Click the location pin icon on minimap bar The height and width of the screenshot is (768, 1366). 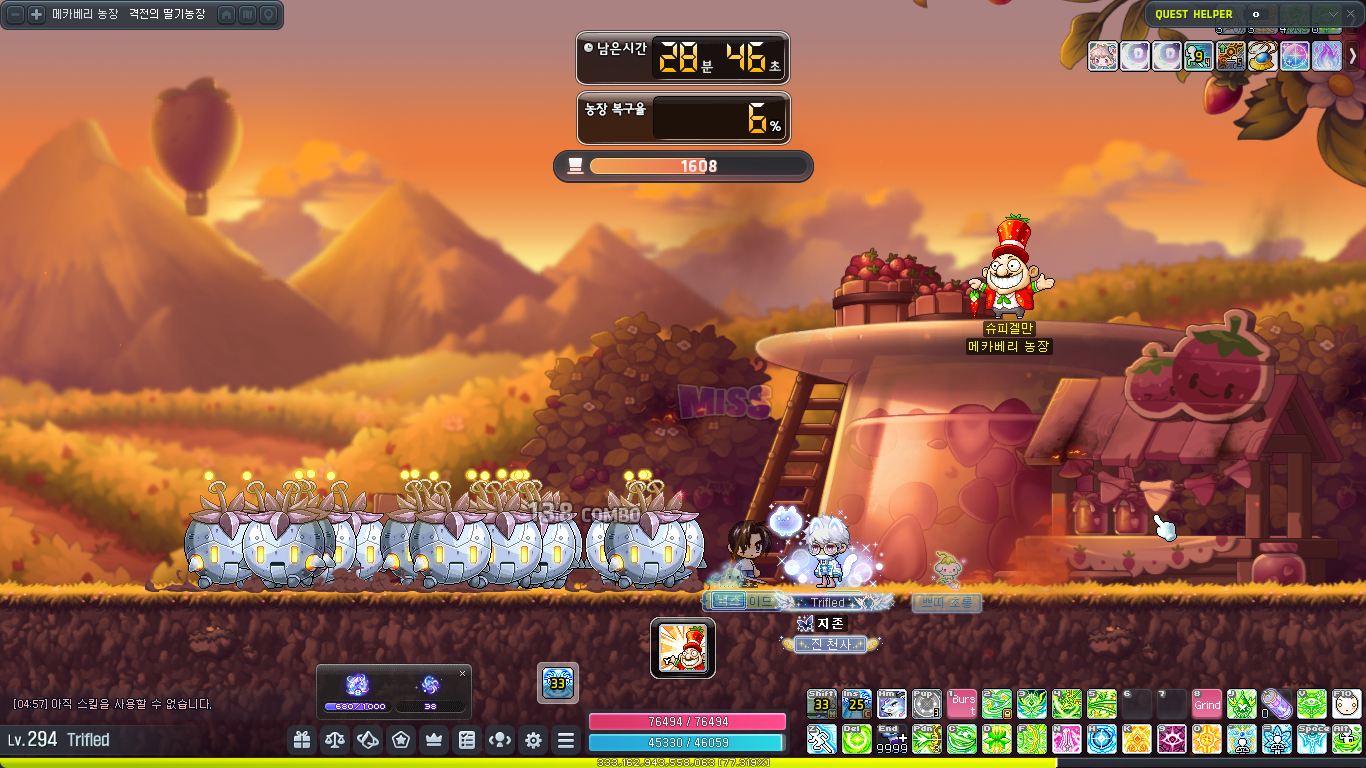[268, 15]
